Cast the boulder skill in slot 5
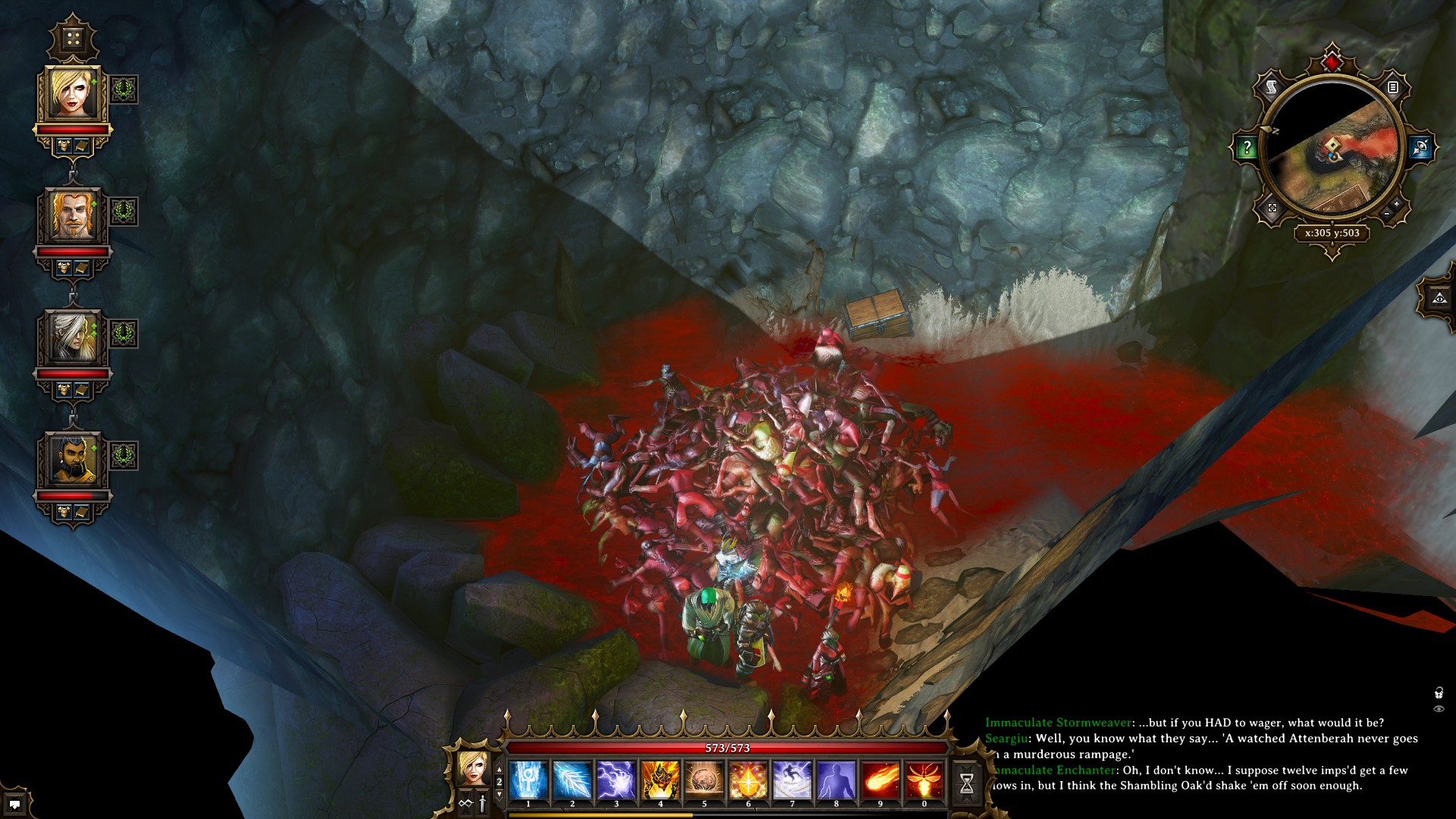1456x819 pixels. pyautogui.click(x=704, y=780)
